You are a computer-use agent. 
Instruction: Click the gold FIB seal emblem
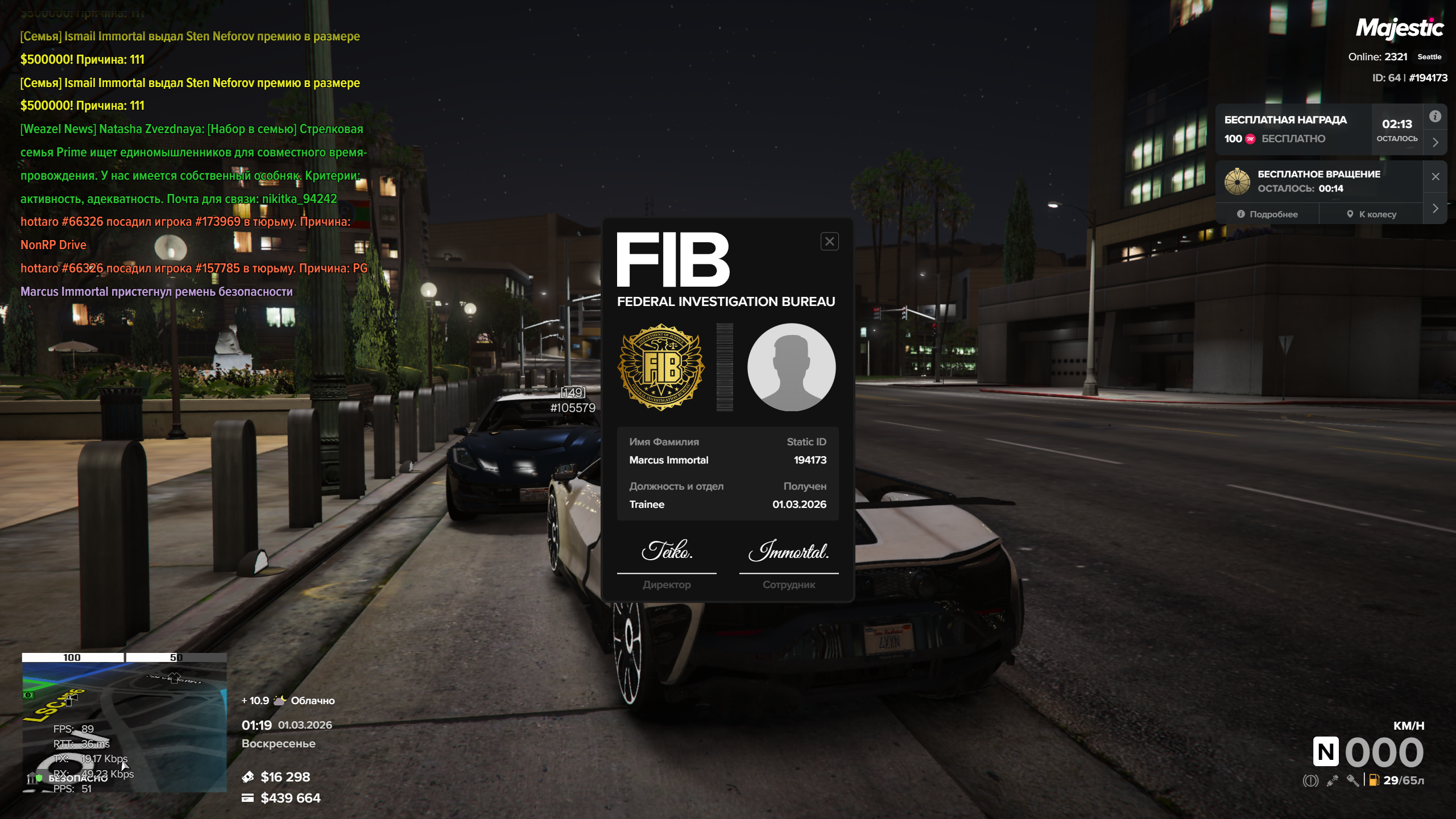pos(661,367)
